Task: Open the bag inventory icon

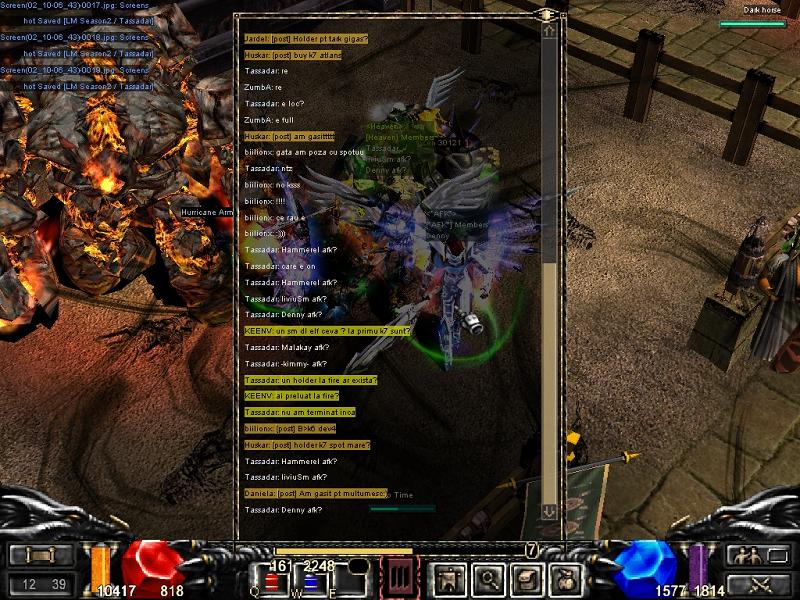Action: tap(564, 577)
